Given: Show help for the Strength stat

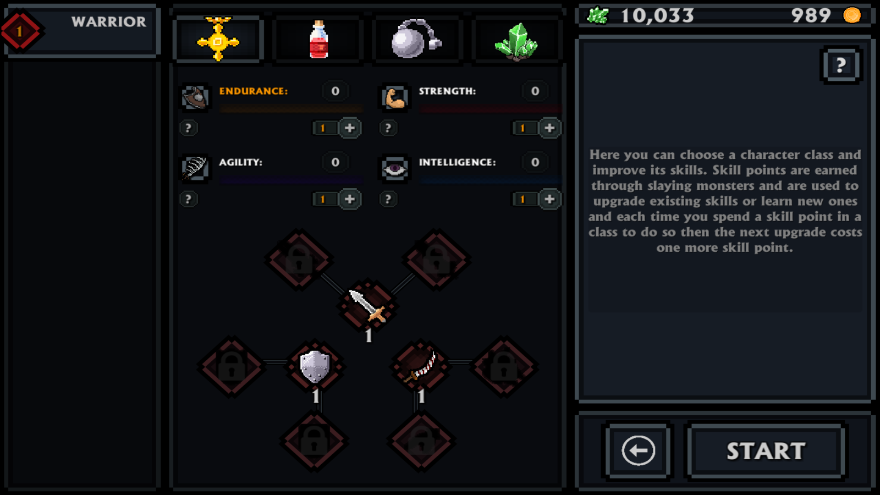Looking at the screenshot, I should pos(388,128).
